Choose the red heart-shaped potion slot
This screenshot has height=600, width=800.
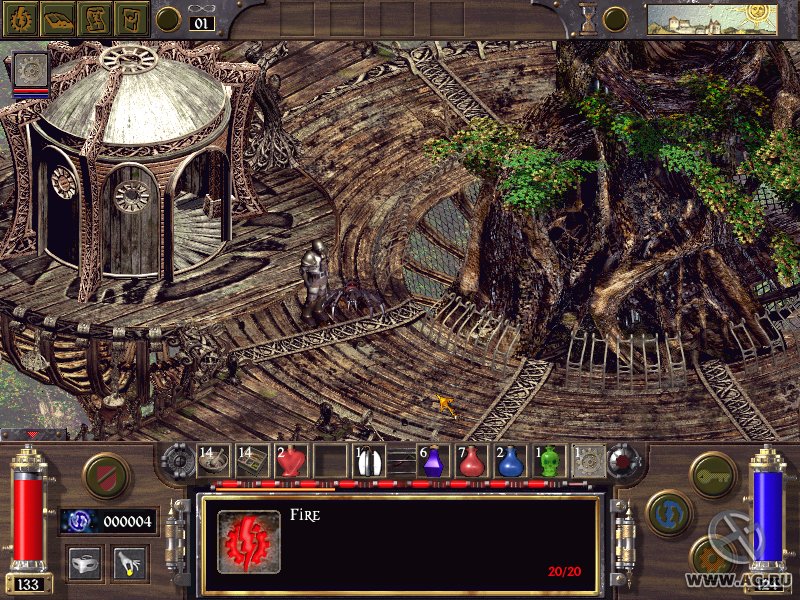[290, 462]
